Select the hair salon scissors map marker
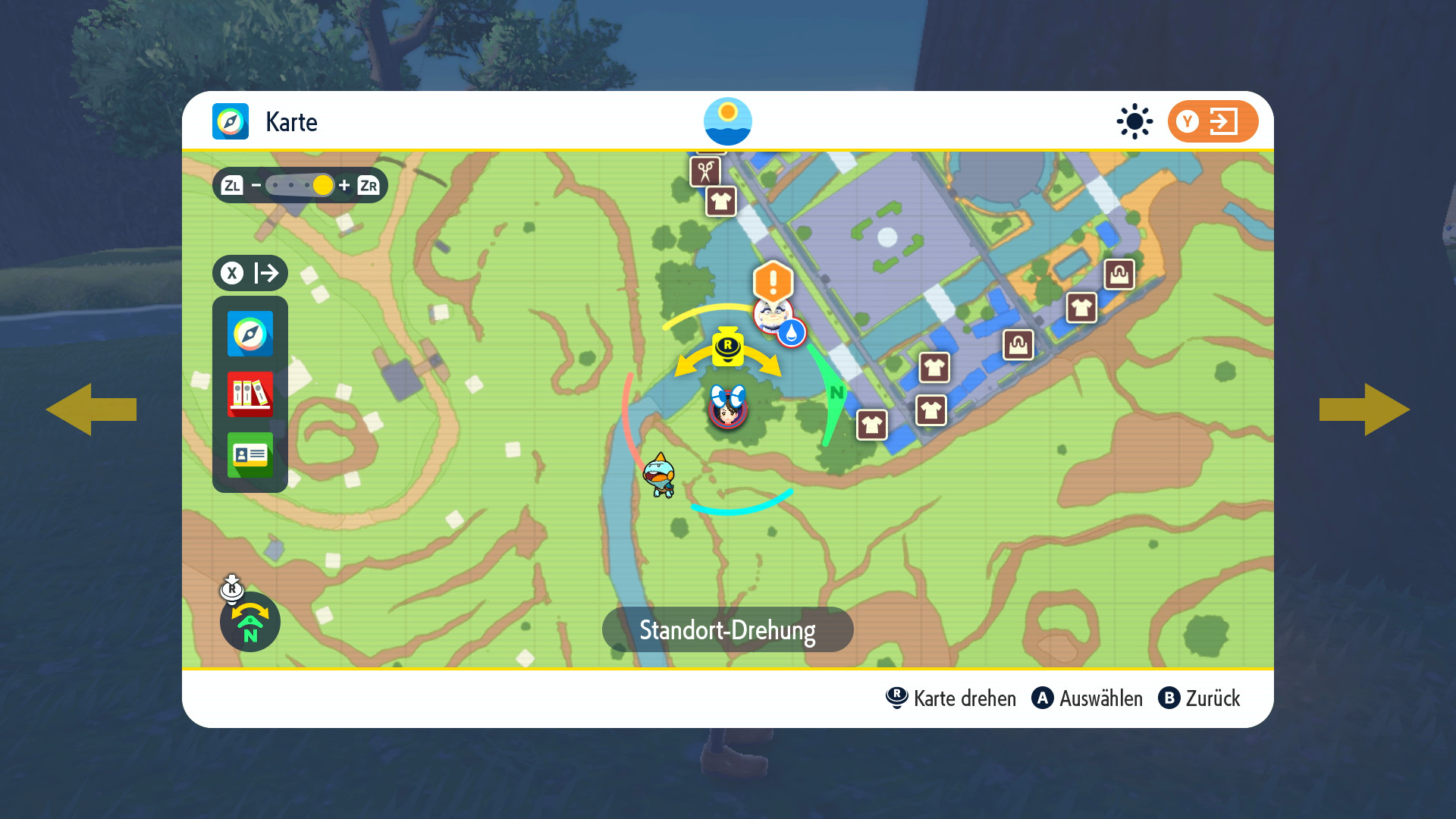This screenshot has height=819, width=1456. point(705,171)
